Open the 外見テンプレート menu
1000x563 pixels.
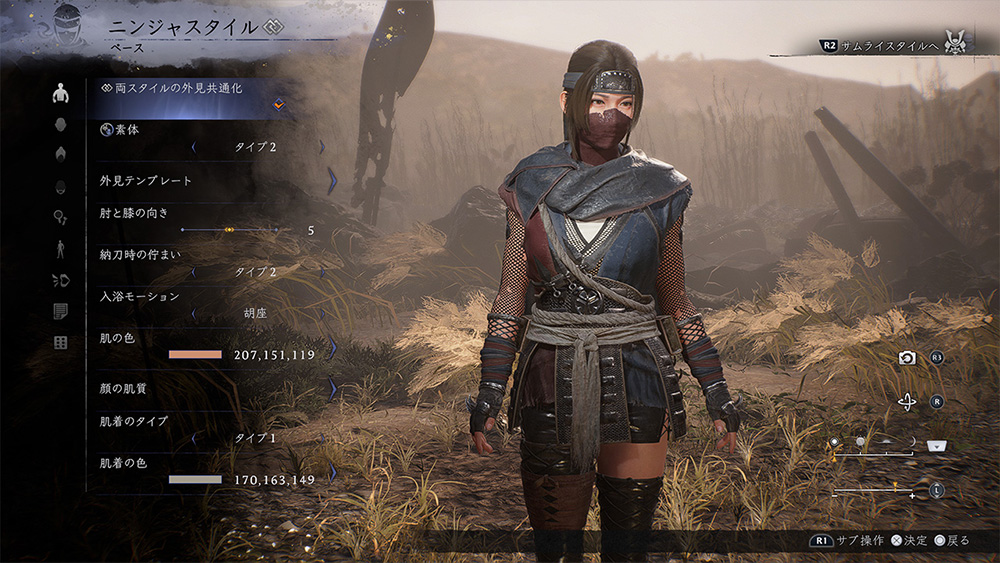(x=210, y=181)
